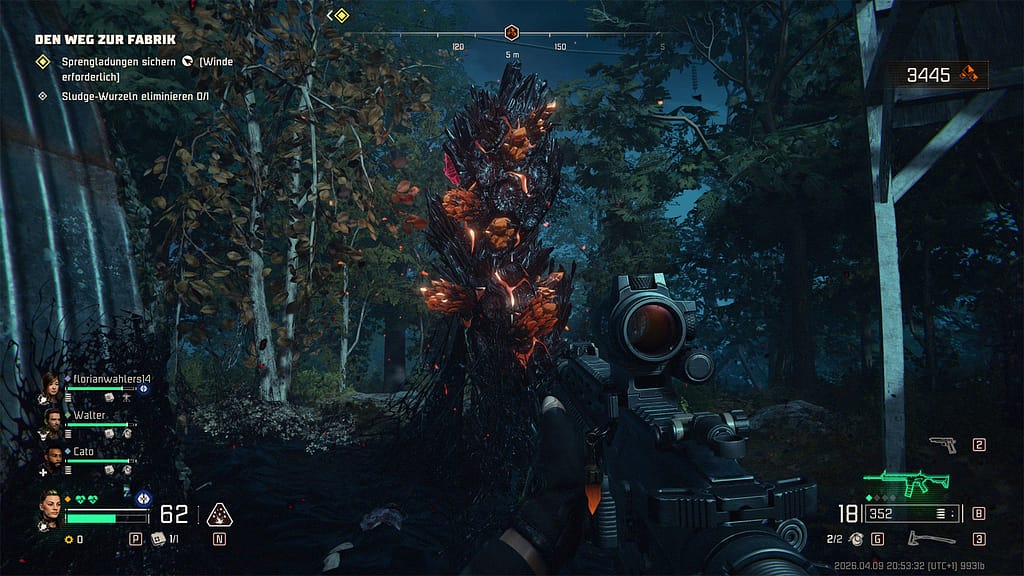Select teammate florianwahlers14's portrait
1024x576 pixels.
[x=50, y=384]
